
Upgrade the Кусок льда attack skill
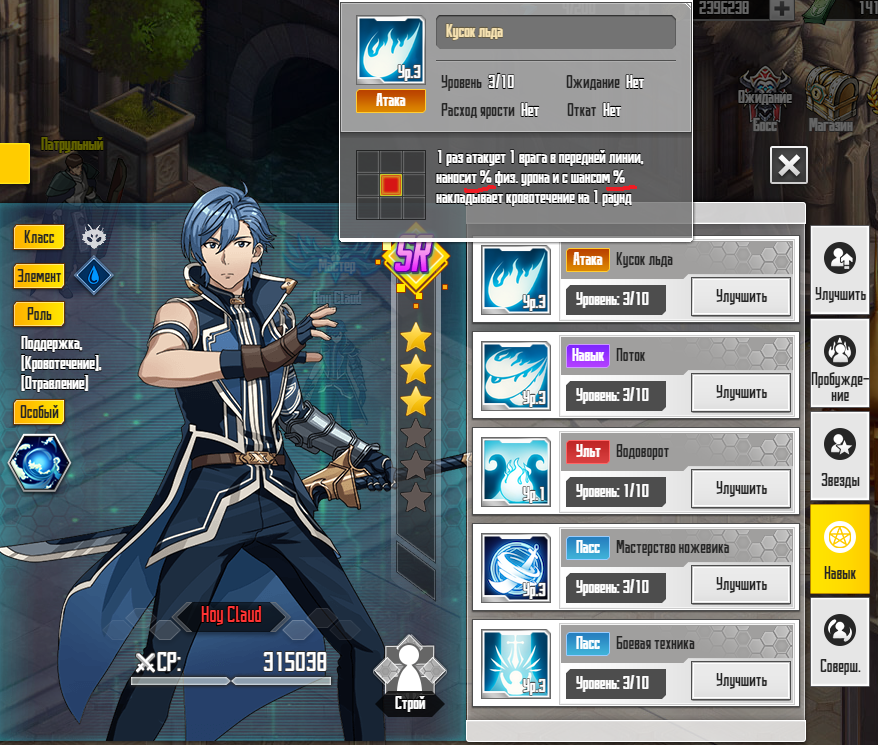pyautogui.click(x=741, y=296)
